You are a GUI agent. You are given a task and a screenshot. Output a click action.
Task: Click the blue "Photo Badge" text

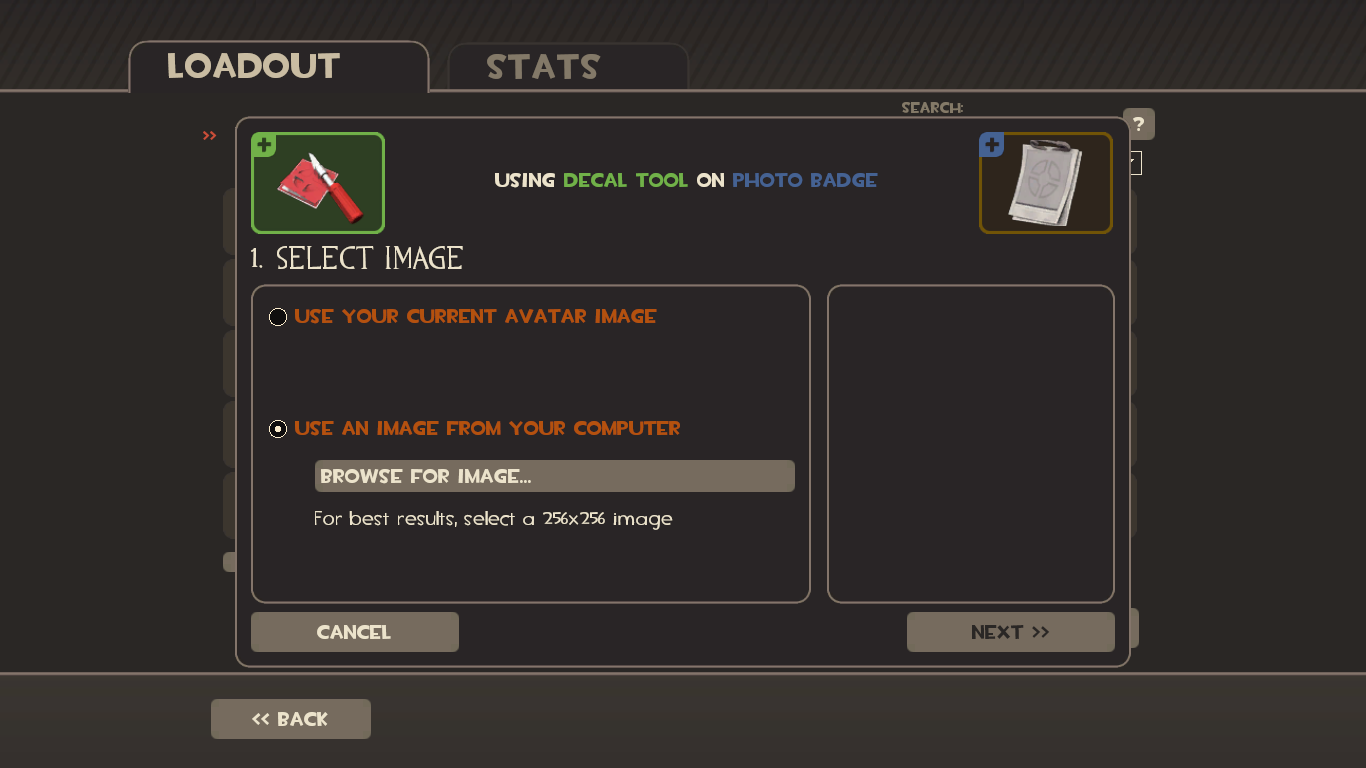click(804, 180)
